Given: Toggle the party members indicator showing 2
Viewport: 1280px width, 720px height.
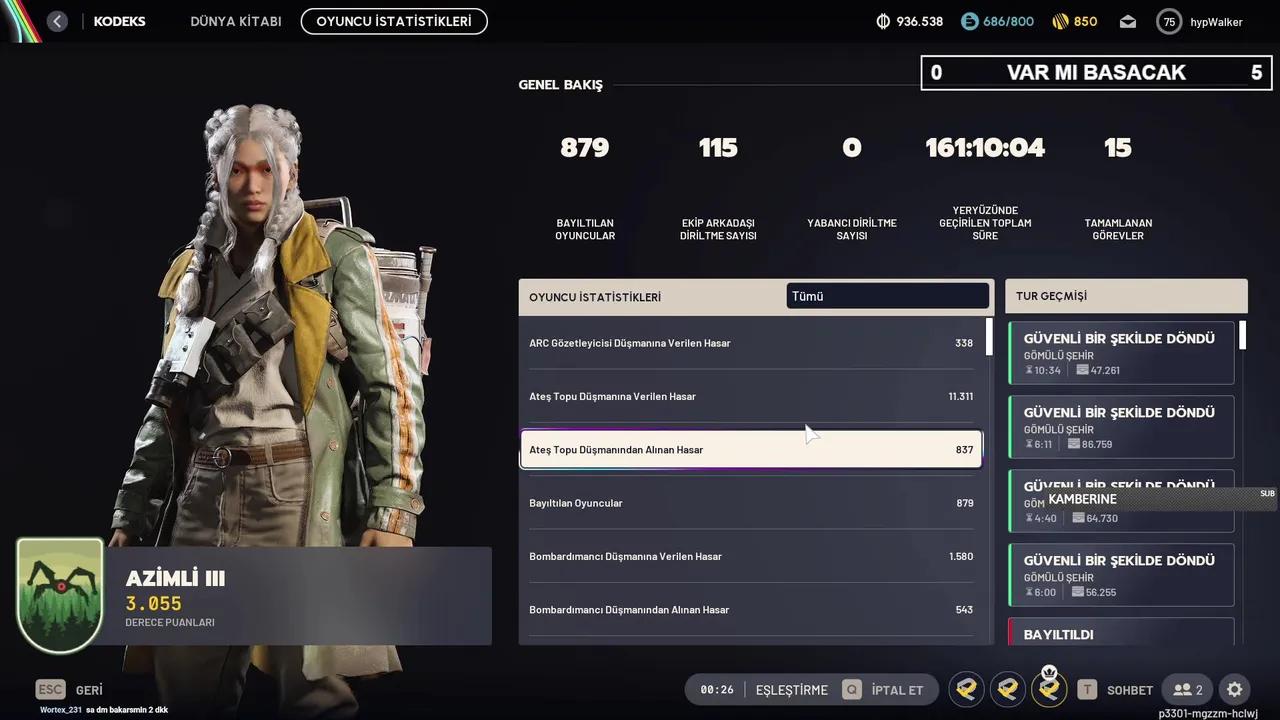Looking at the screenshot, I should point(1188,689).
